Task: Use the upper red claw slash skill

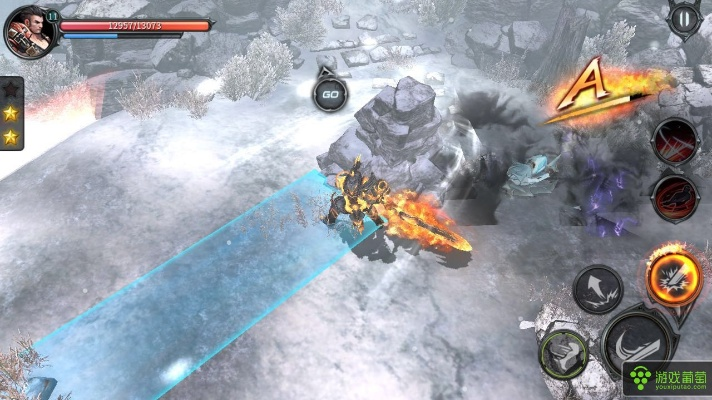Action: 675,141
